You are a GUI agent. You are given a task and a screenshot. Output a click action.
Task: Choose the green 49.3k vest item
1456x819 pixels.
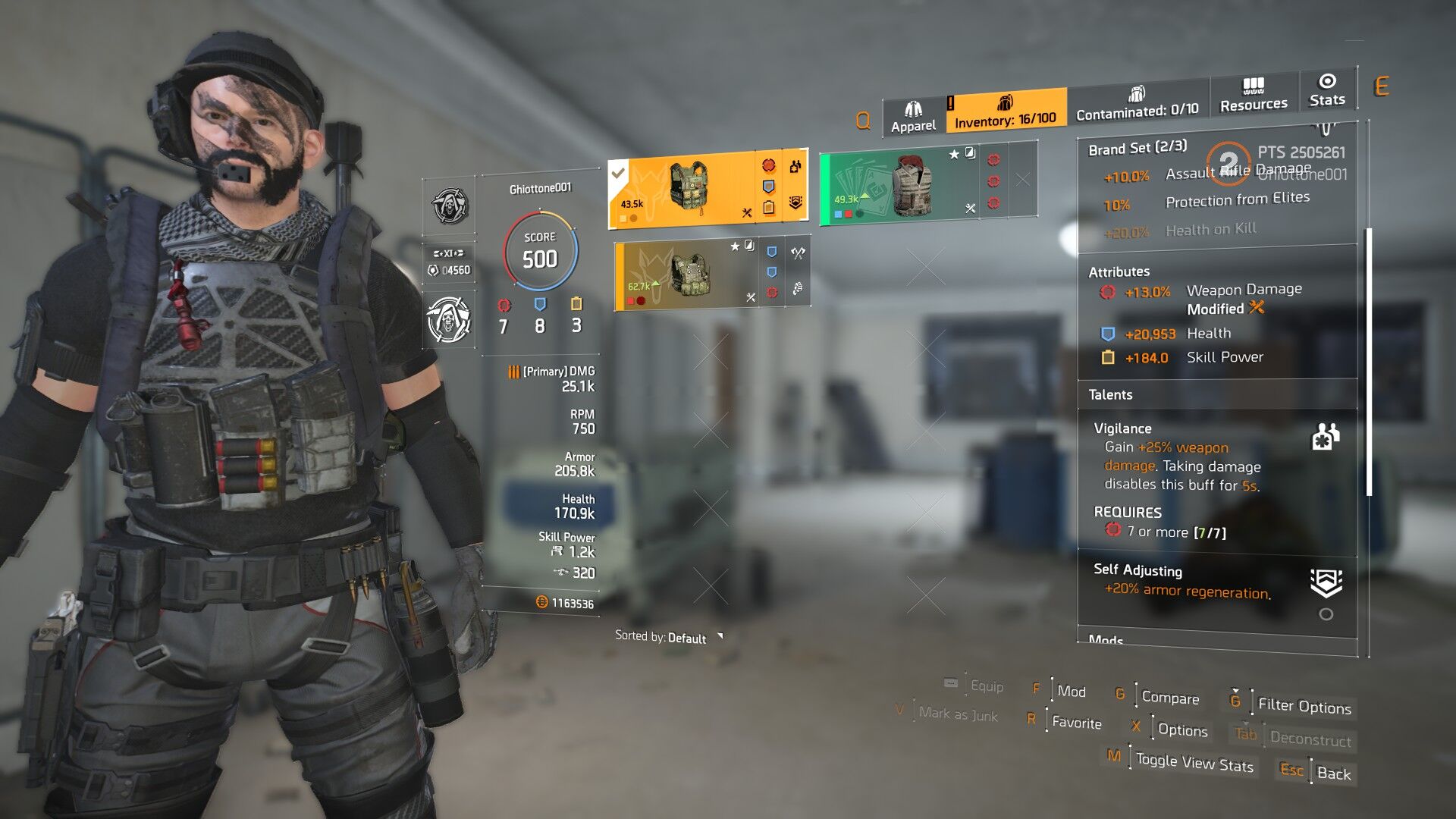click(x=902, y=184)
